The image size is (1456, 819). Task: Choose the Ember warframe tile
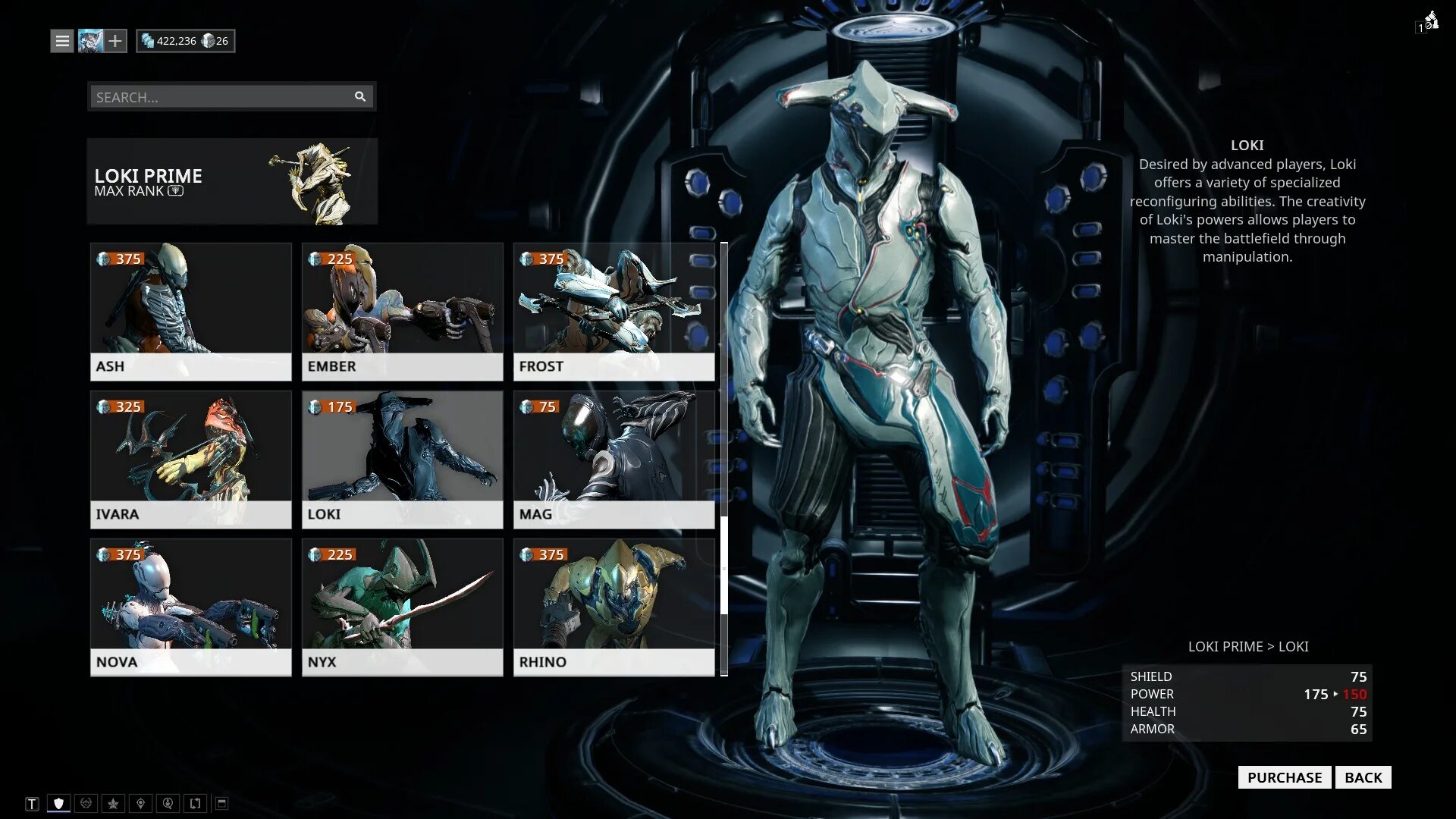click(x=402, y=311)
